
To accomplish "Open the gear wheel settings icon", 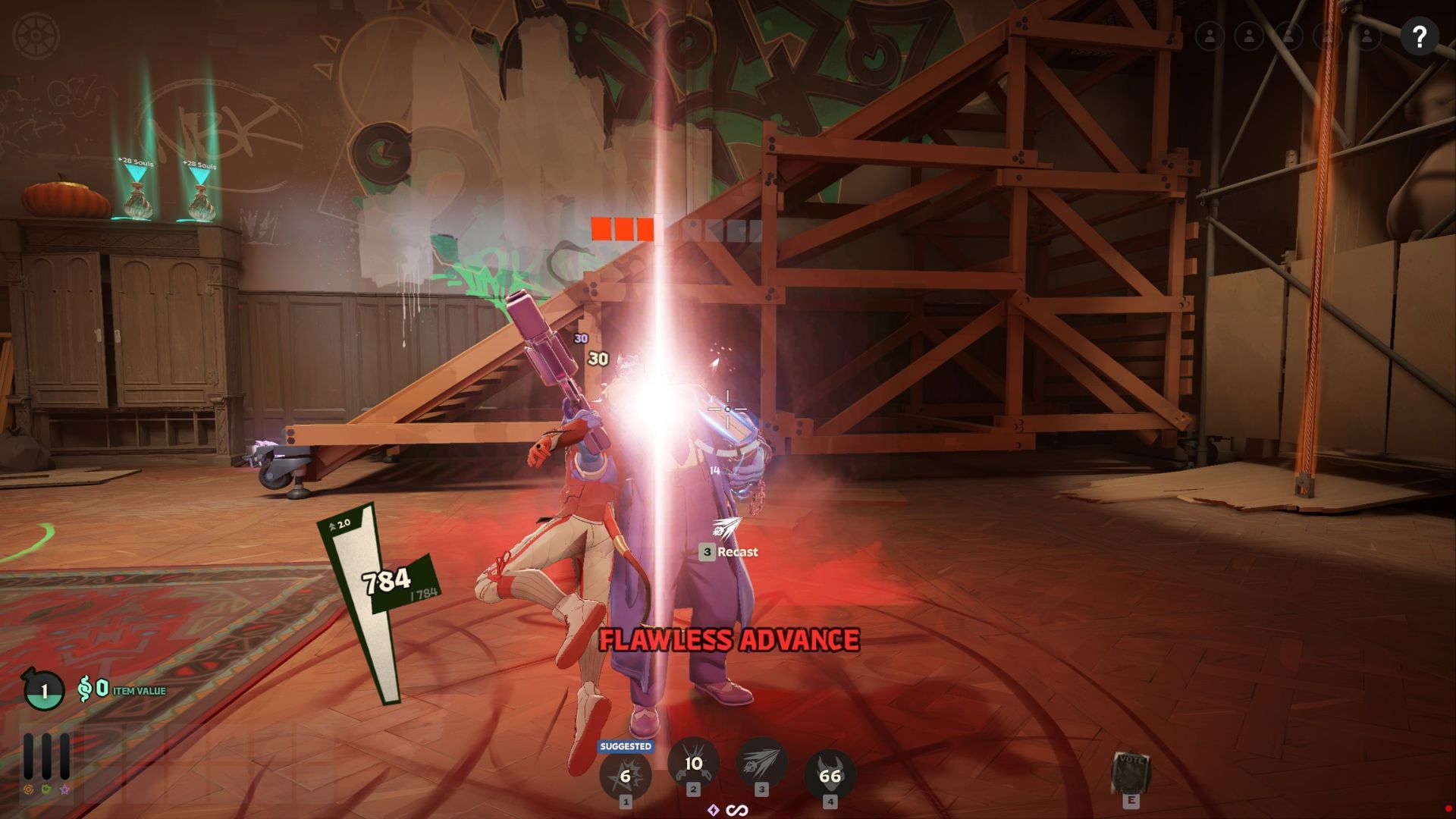I will (36, 36).
